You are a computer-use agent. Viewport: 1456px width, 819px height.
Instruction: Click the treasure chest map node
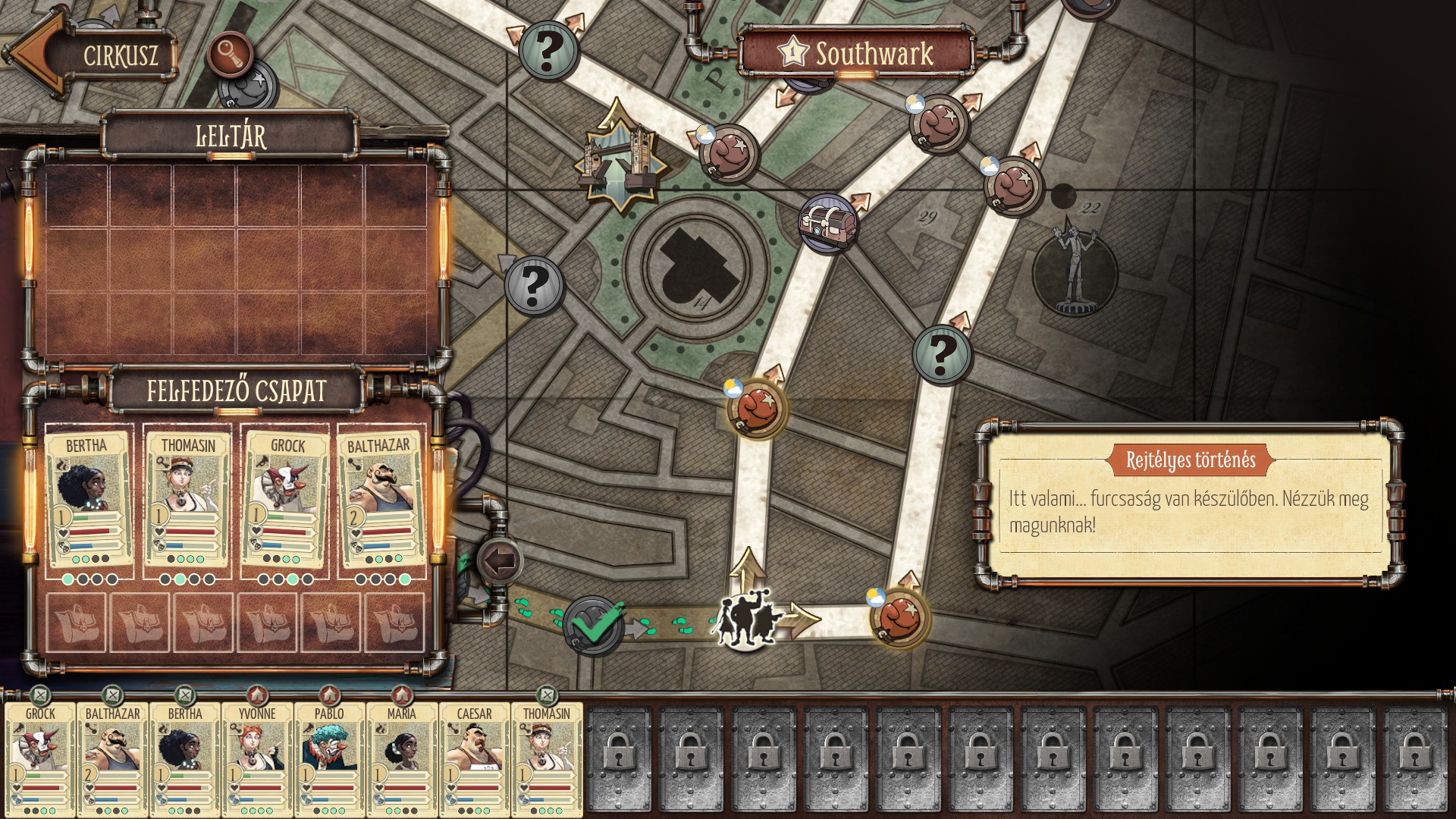828,223
